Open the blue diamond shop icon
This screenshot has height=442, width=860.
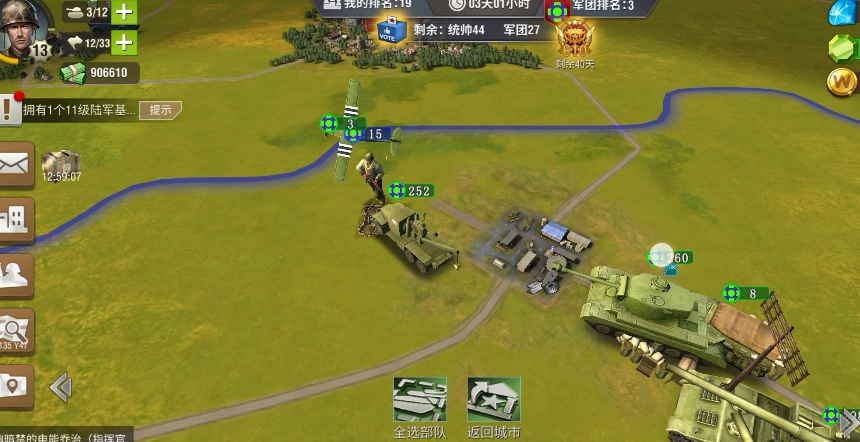pos(845,12)
